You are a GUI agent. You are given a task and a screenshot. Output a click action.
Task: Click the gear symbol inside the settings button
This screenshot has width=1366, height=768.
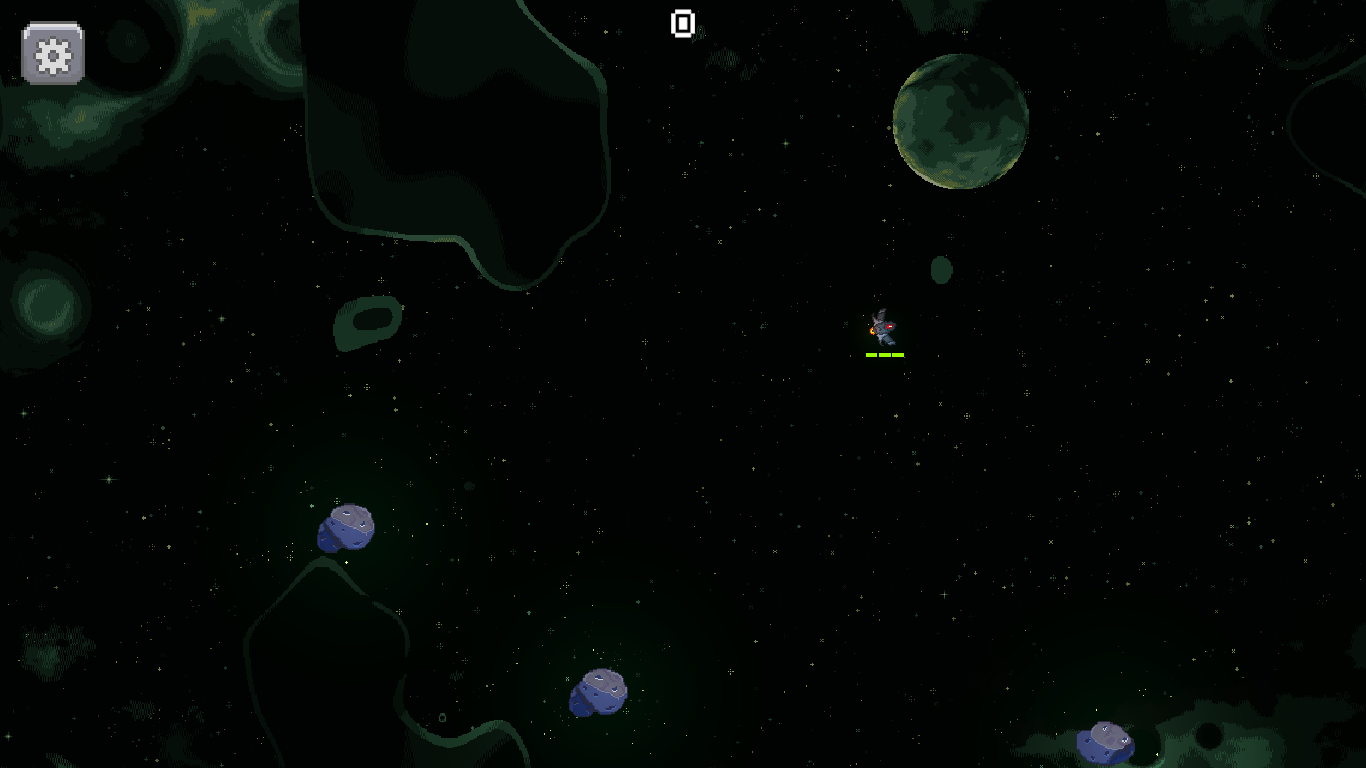[x=52, y=53]
